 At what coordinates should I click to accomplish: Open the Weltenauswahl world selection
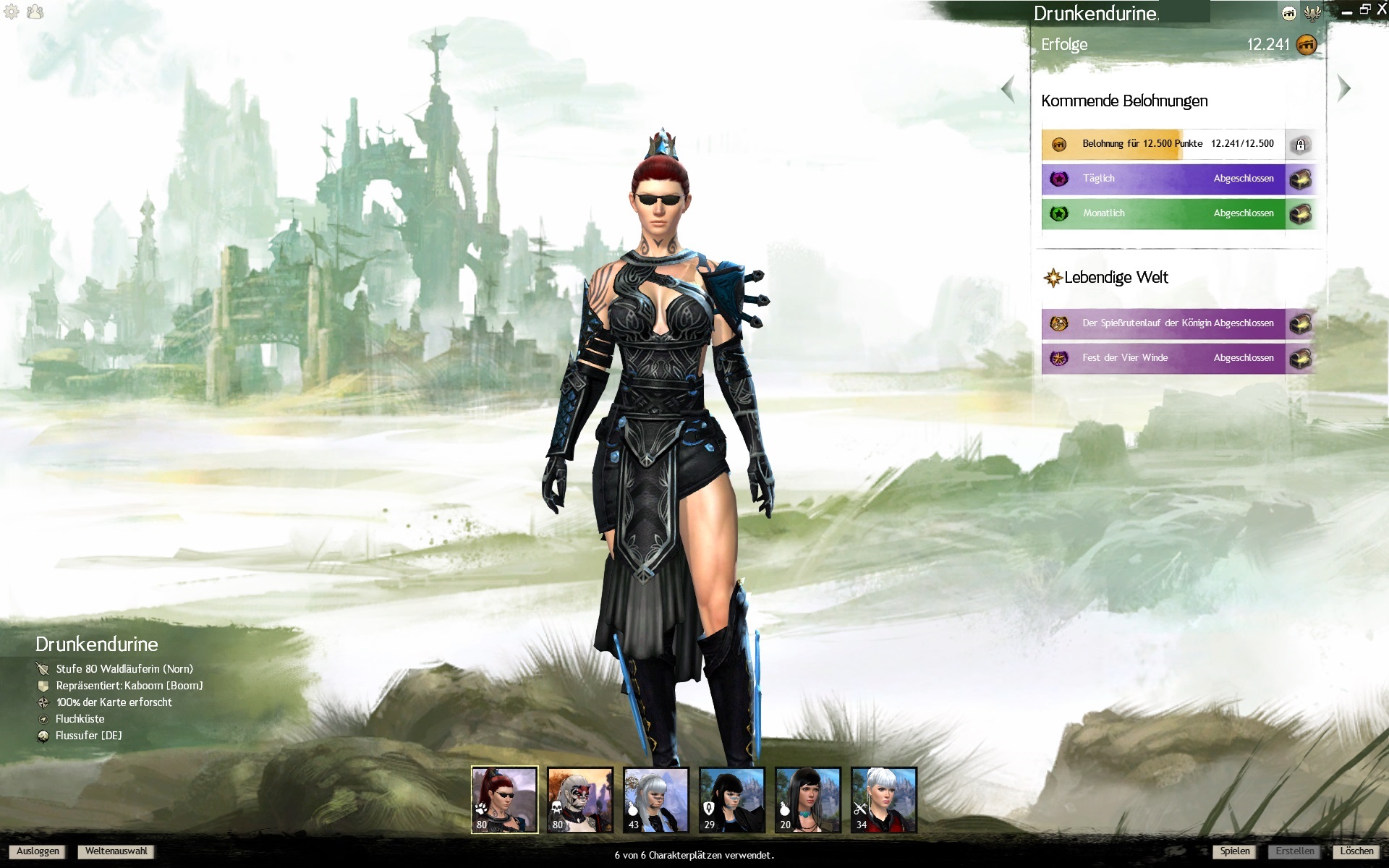tap(116, 851)
